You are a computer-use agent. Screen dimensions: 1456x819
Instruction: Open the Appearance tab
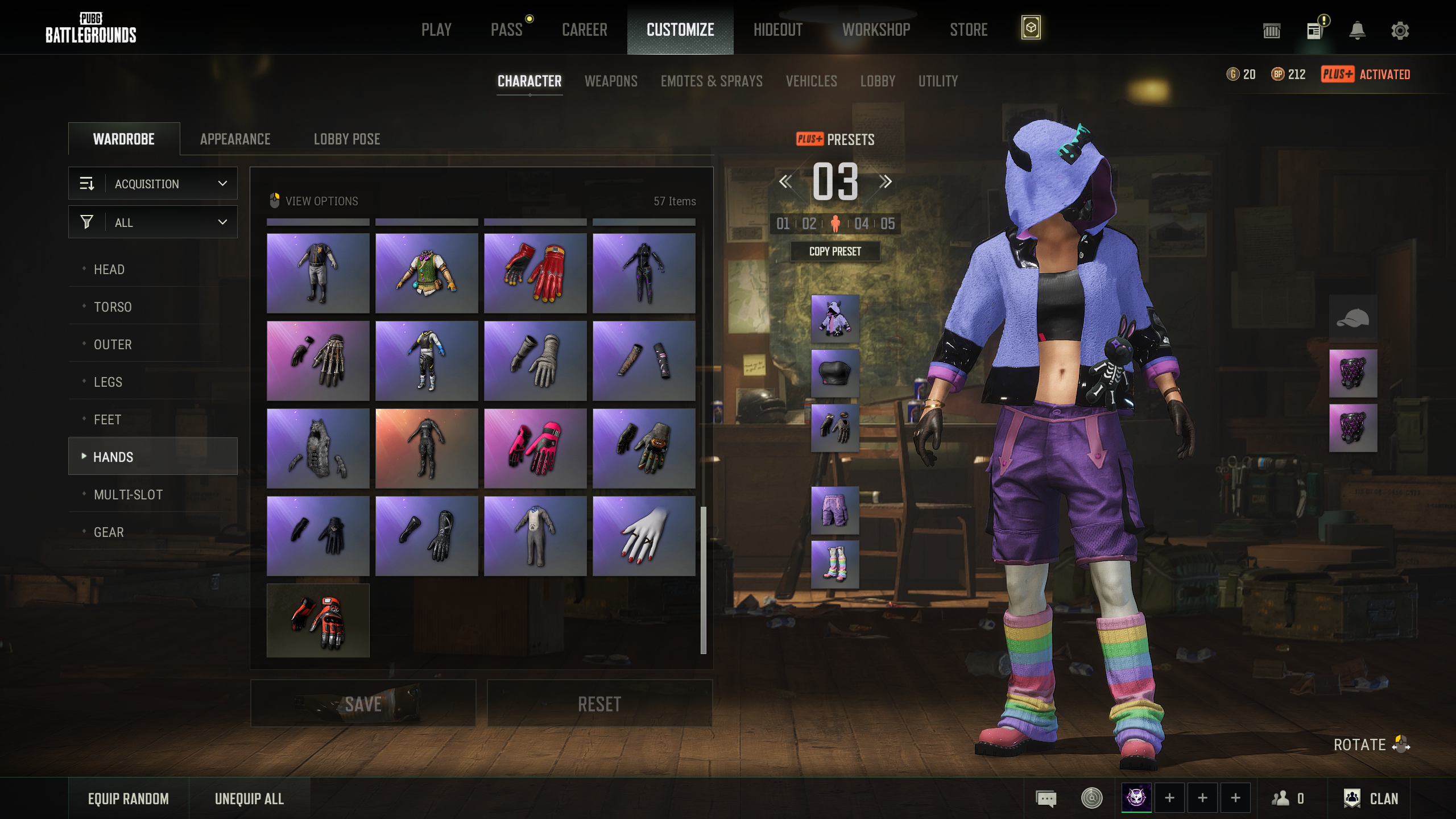235,139
